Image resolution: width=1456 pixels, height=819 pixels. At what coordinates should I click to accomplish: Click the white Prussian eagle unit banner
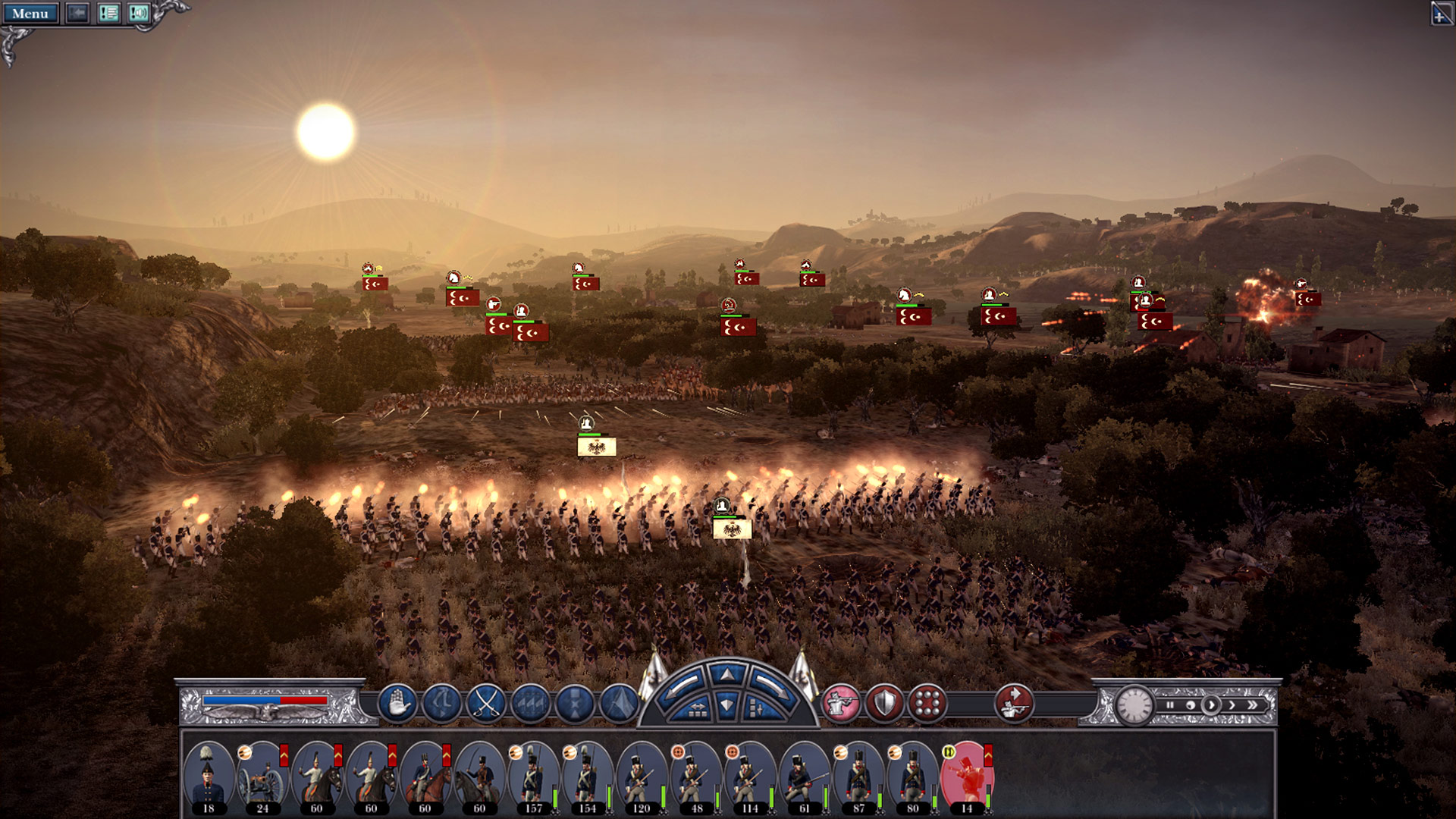[597, 447]
